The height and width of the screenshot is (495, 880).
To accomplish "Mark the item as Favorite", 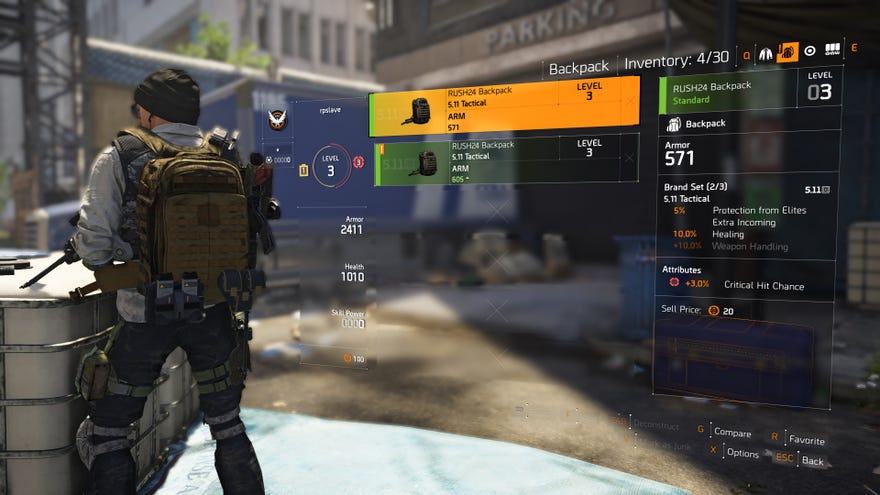I will [x=806, y=440].
